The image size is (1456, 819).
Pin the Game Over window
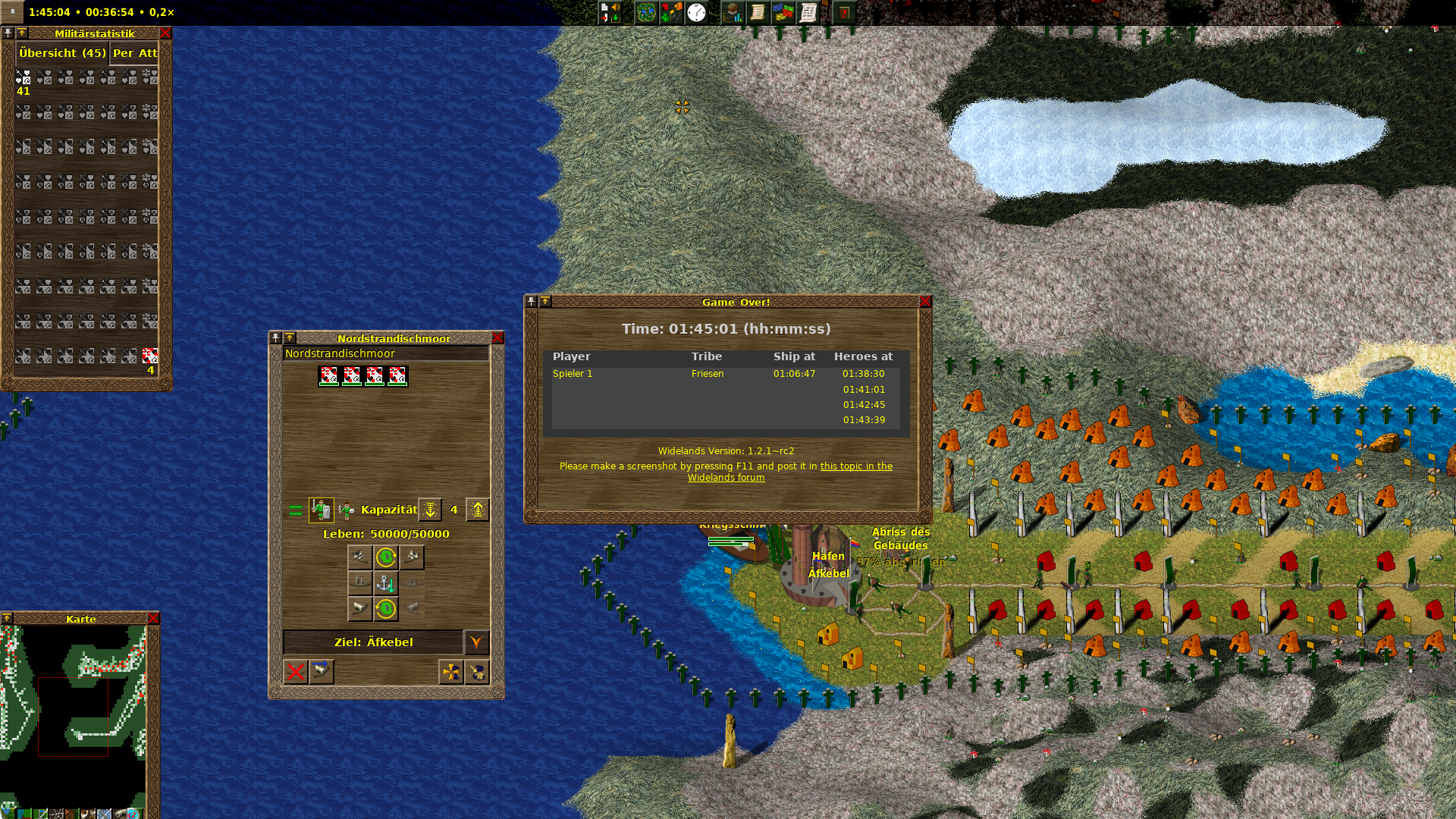click(x=531, y=302)
